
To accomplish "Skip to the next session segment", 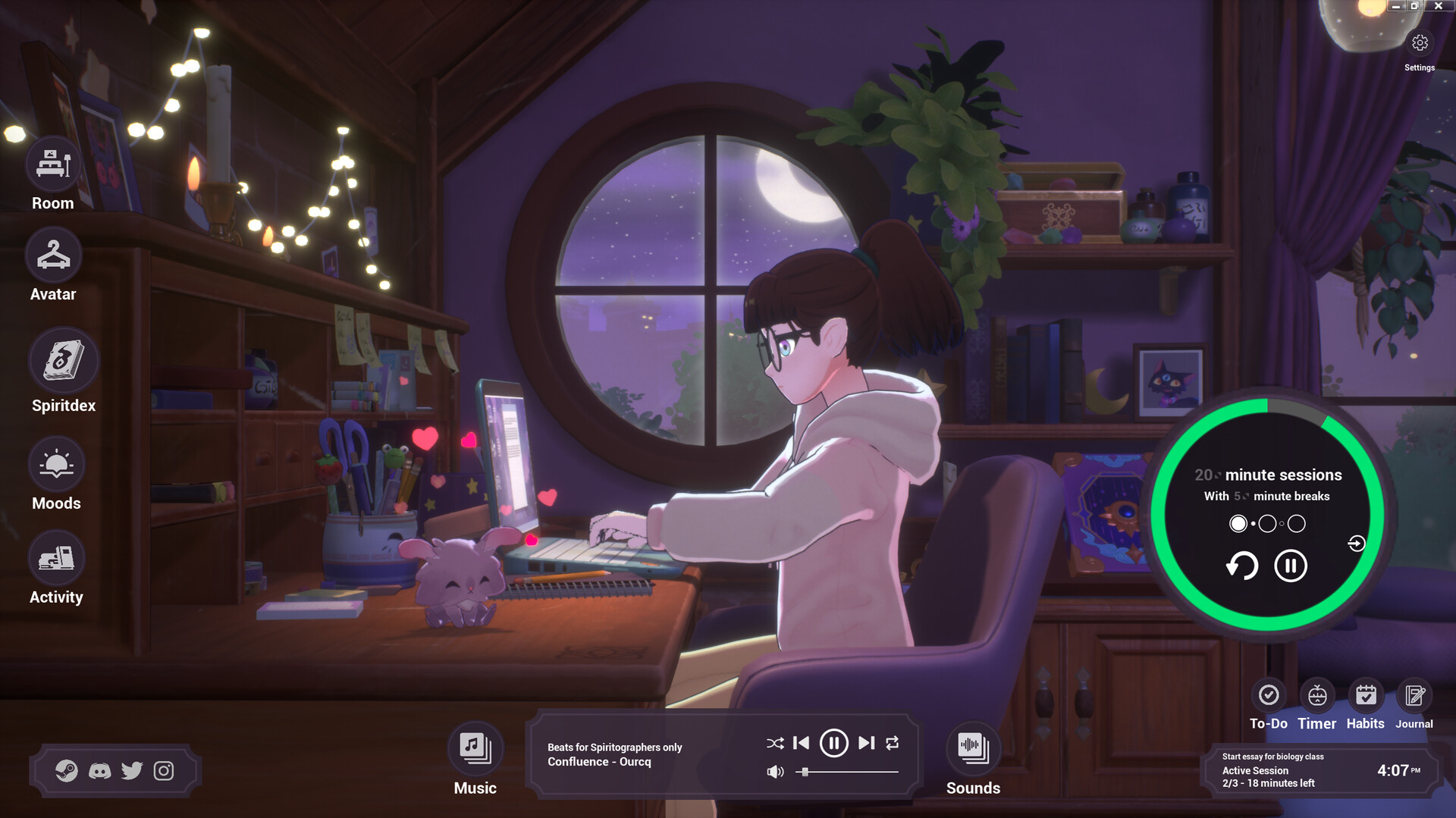I will [x=1356, y=543].
